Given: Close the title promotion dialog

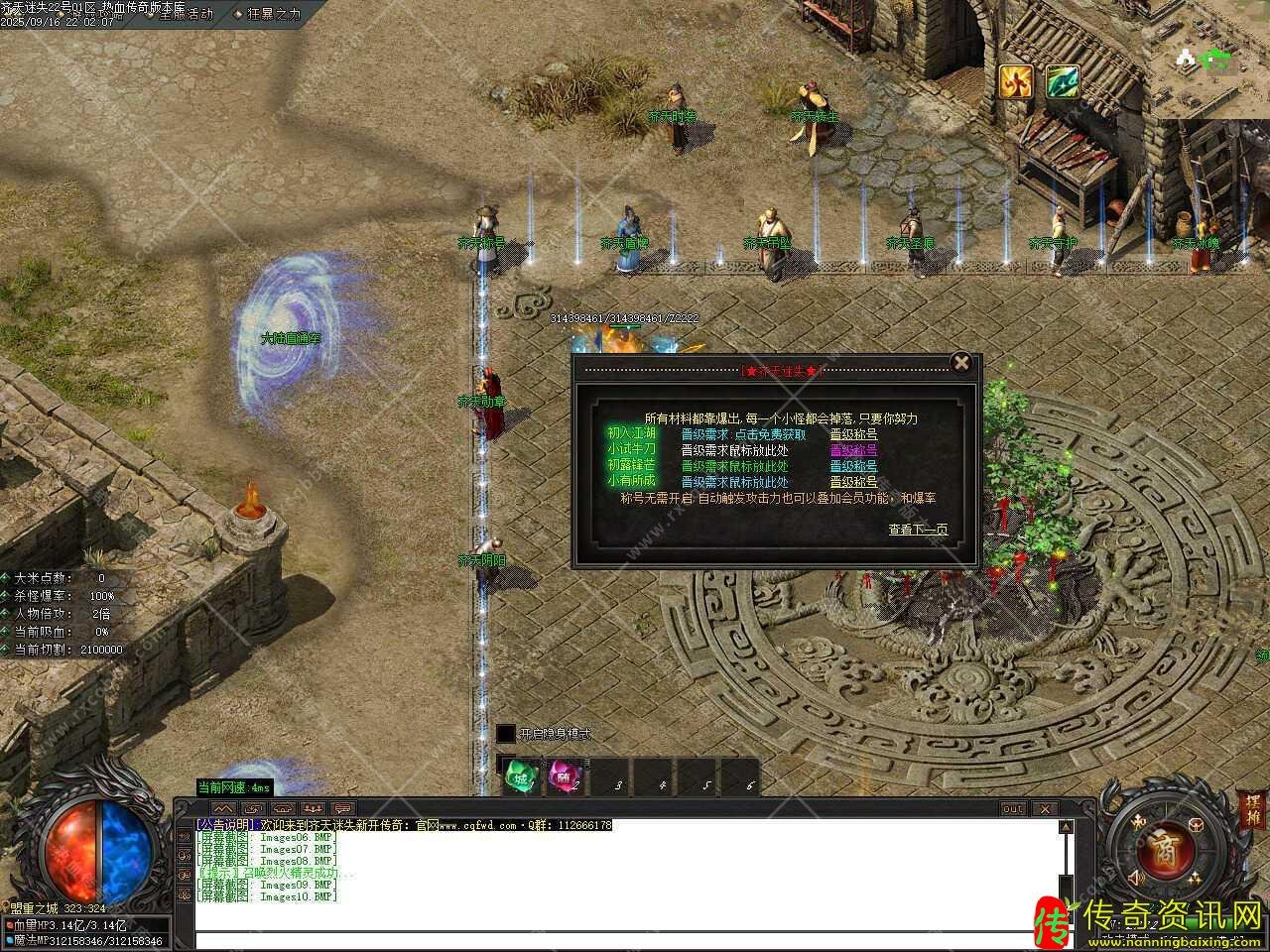Looking at the screenshot, I should click(x=960, y=362).
